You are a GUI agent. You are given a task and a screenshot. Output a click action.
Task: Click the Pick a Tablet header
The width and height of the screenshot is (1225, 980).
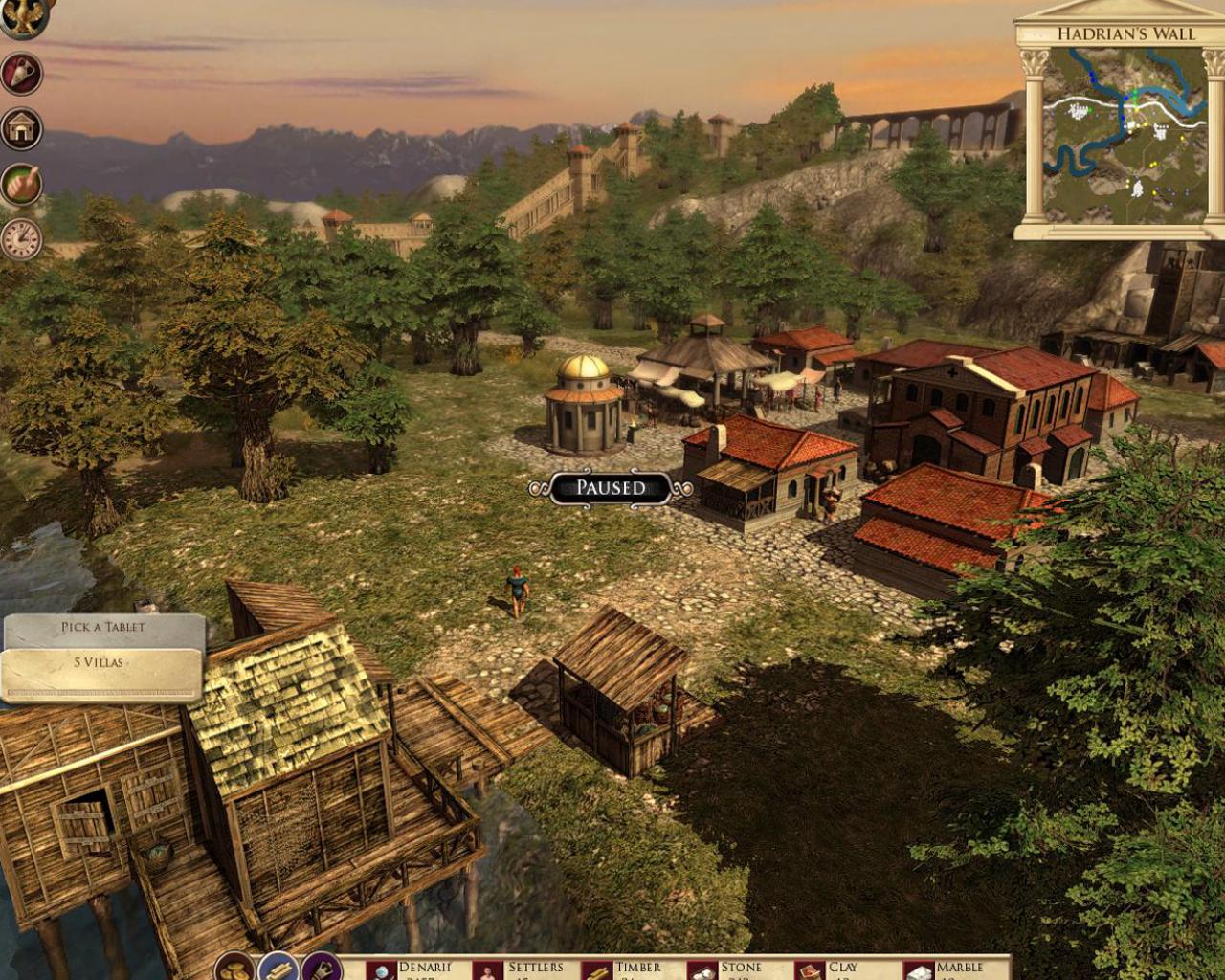(x=102, y=625)
